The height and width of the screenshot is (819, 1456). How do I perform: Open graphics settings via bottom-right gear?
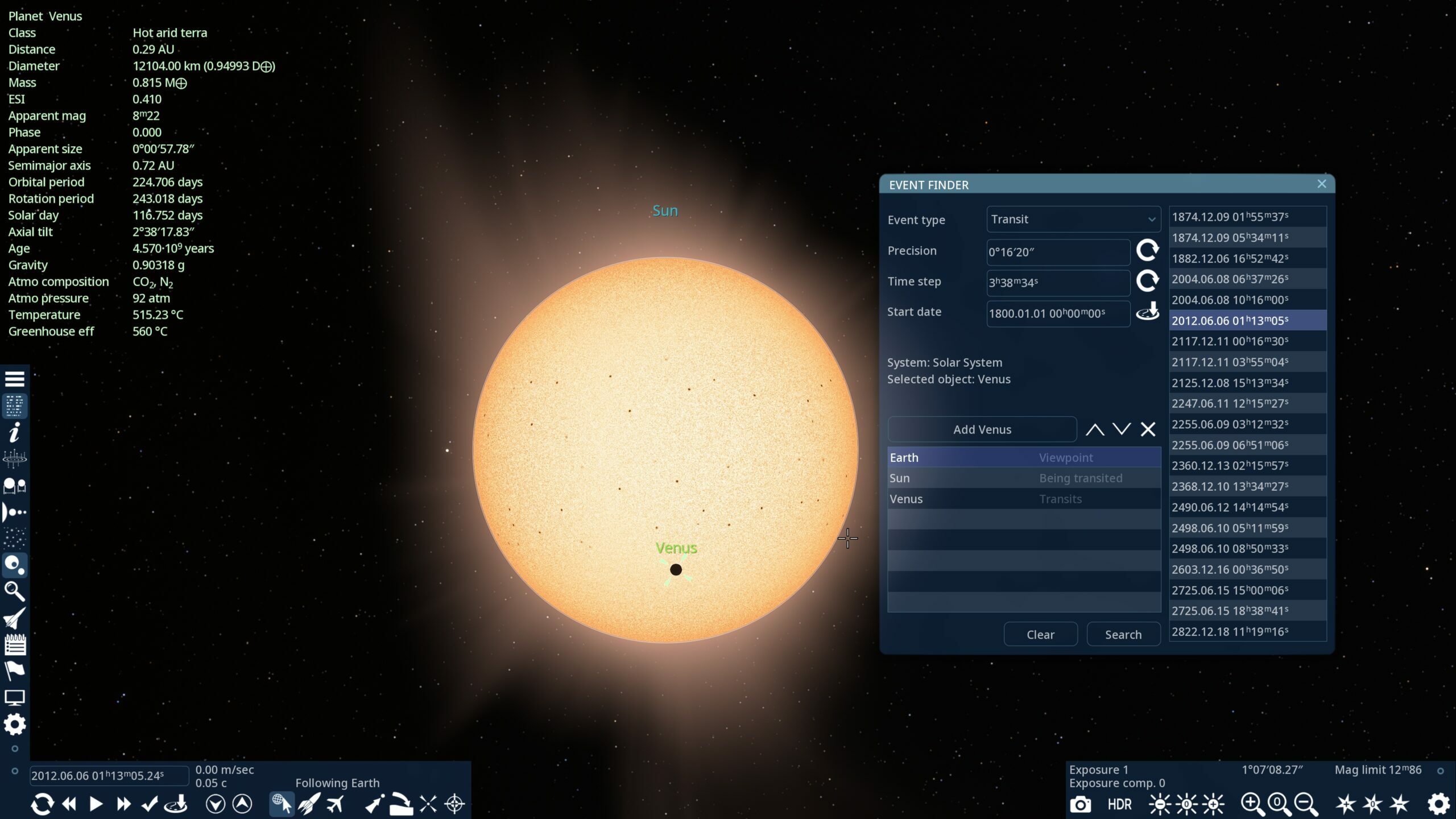pyautogui.click(x=1437, y=804)
